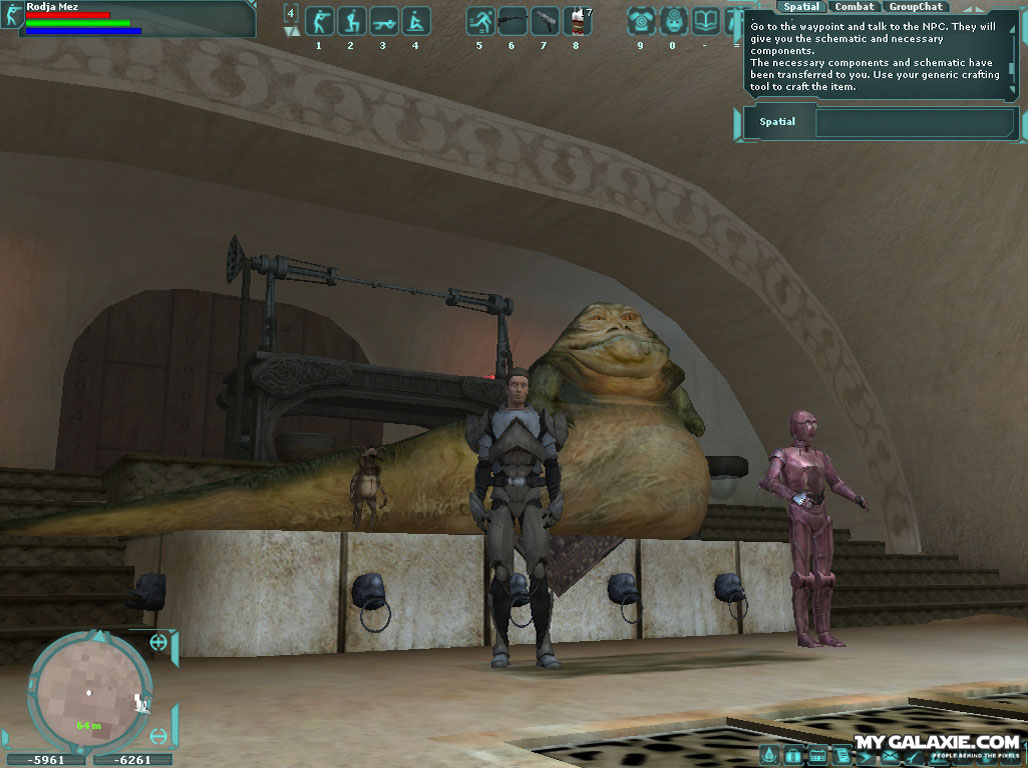Open the GroupChat tab

coord(916,7)
